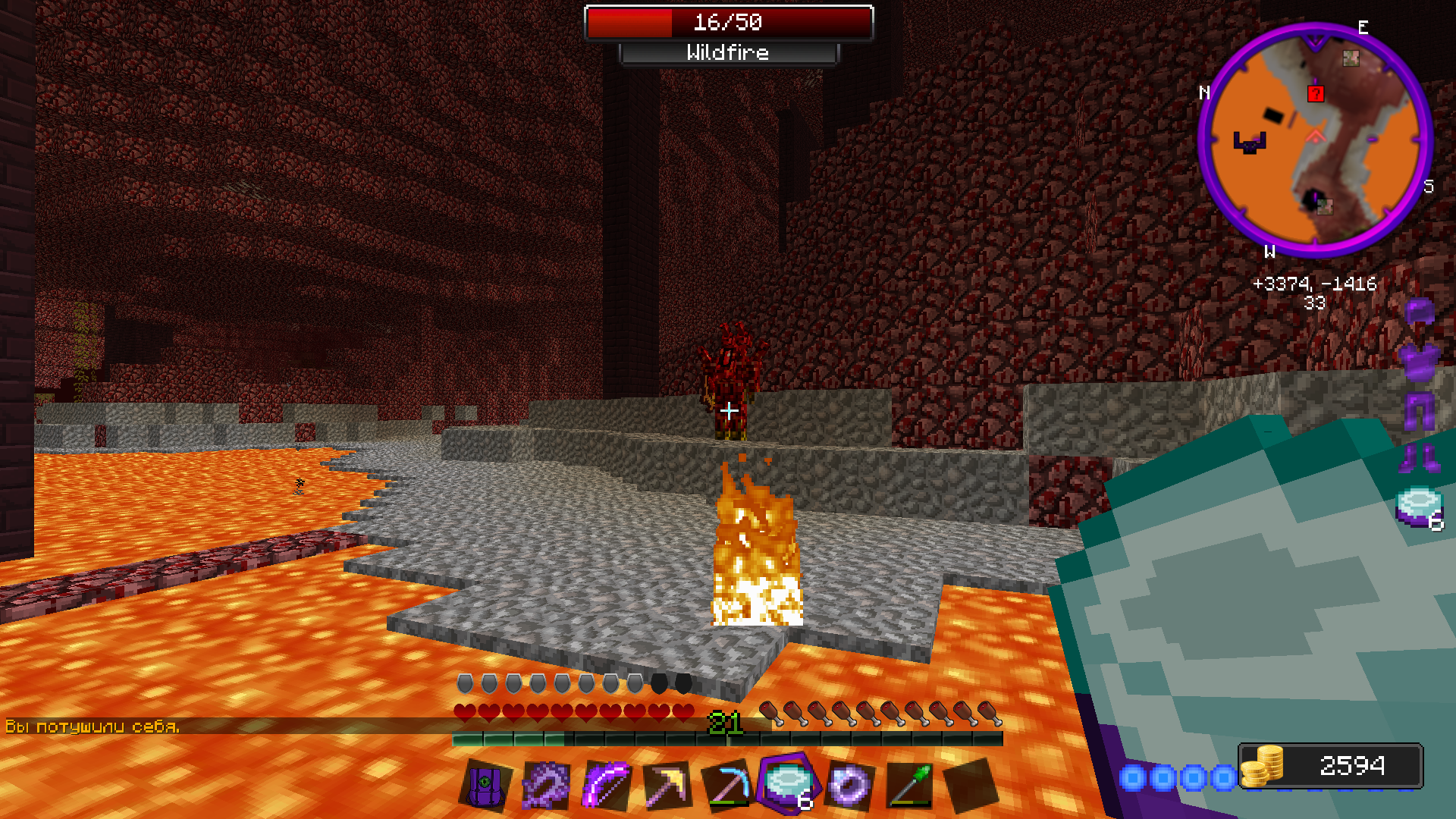
Task: Click the Wildfire boss name plate
Action: (x=728, y=53)
